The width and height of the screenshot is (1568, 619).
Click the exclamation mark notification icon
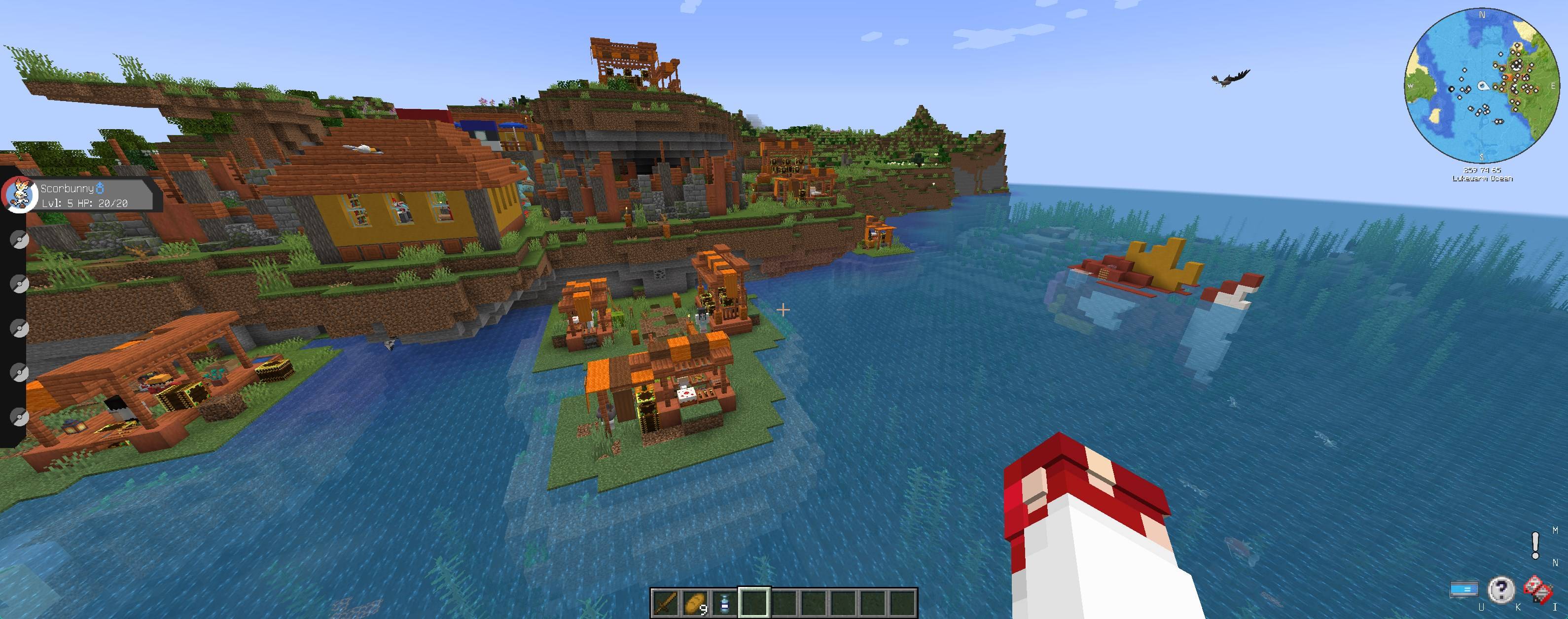[x=1535, y=545]
